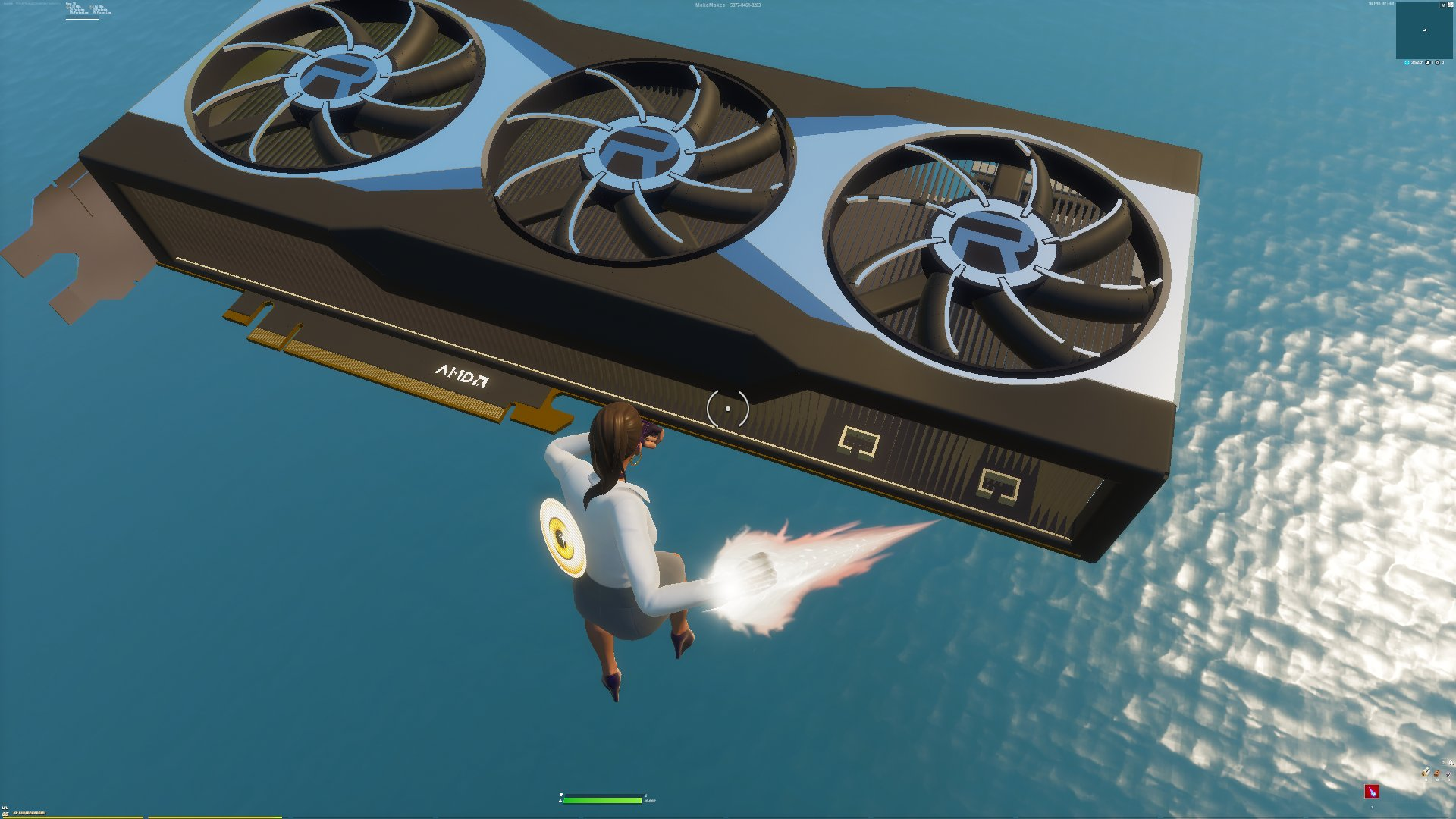Click the XP SUPERCHARGED label at bottom-left
The width and height of the screenshot is (1456, 819).
point(32,813)
